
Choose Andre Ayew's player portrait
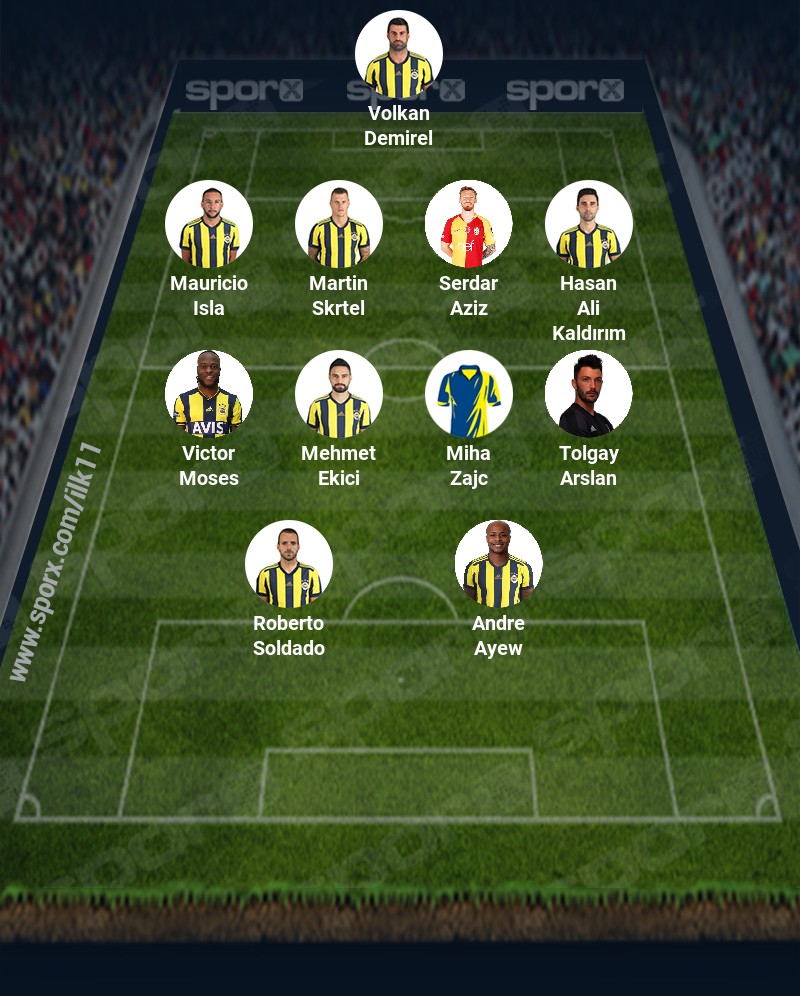499,565
